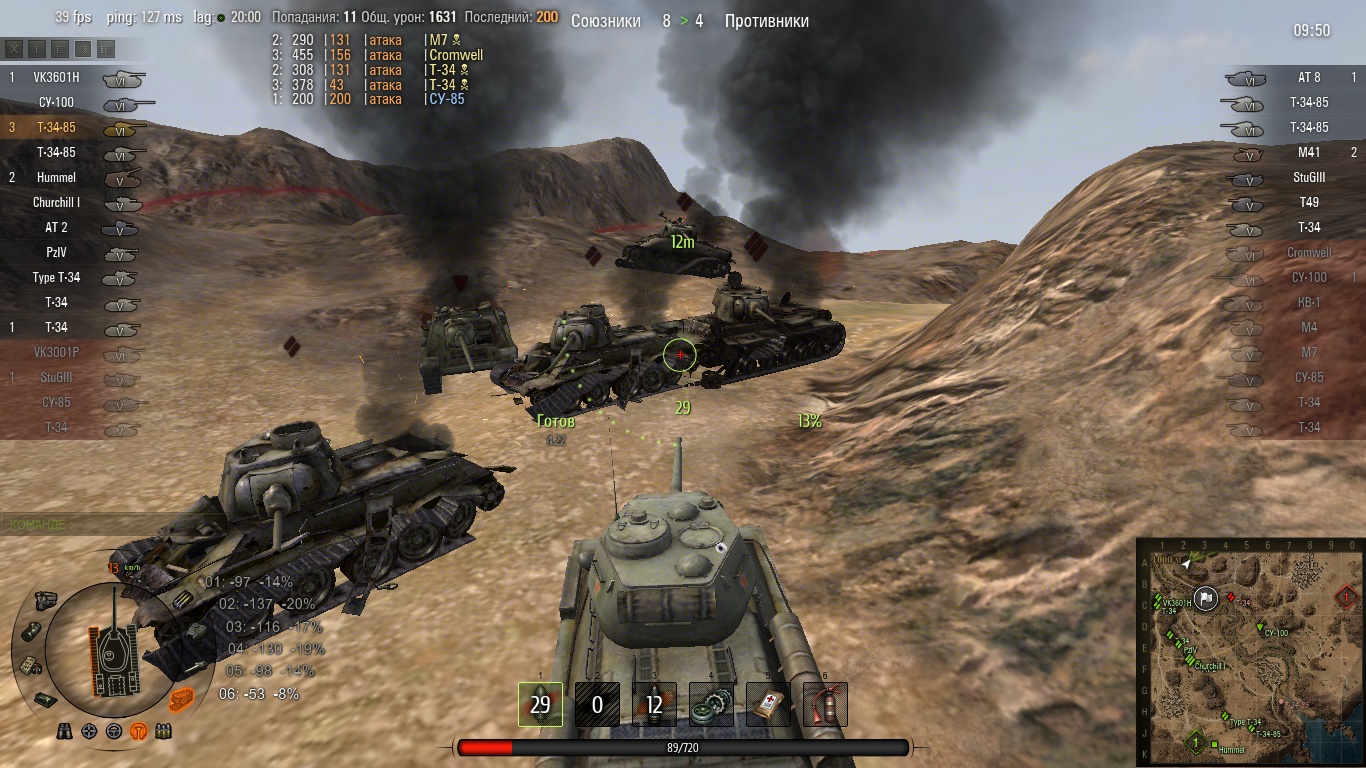Select the shell slot with 29 rounds
The image size is (1366, 768).
[x=540, y=704]
